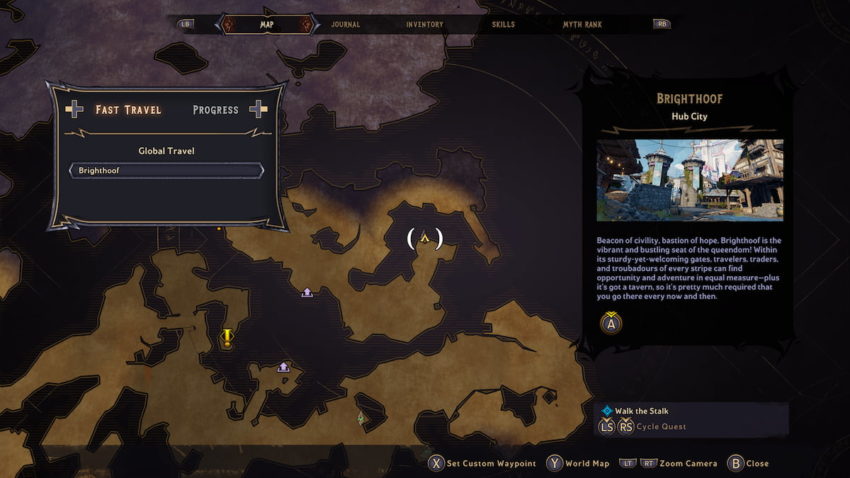
Task: Click the yellow exclamation quest marker
Action: 227,337
